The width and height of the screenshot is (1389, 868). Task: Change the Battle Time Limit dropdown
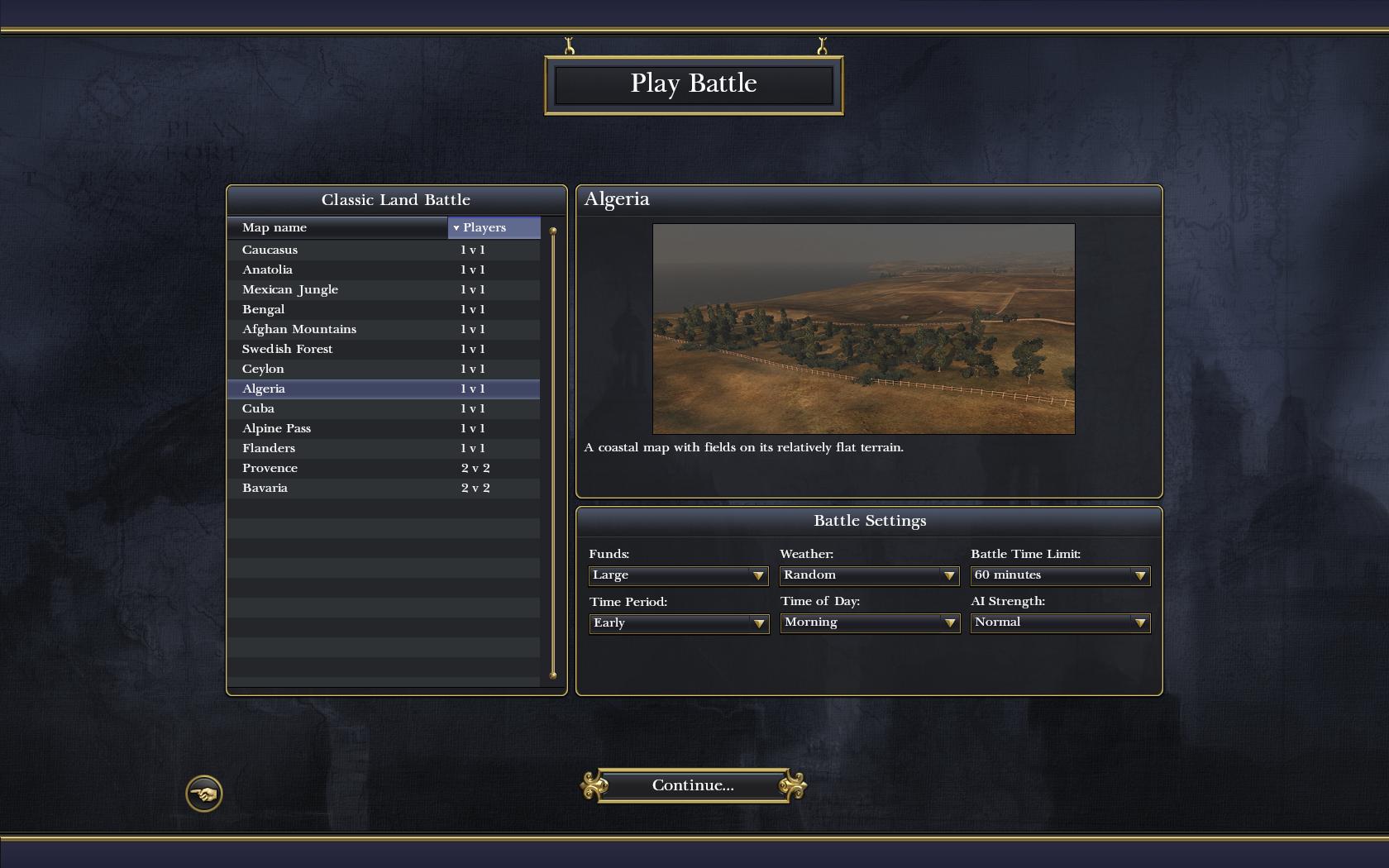point(1060,575)
